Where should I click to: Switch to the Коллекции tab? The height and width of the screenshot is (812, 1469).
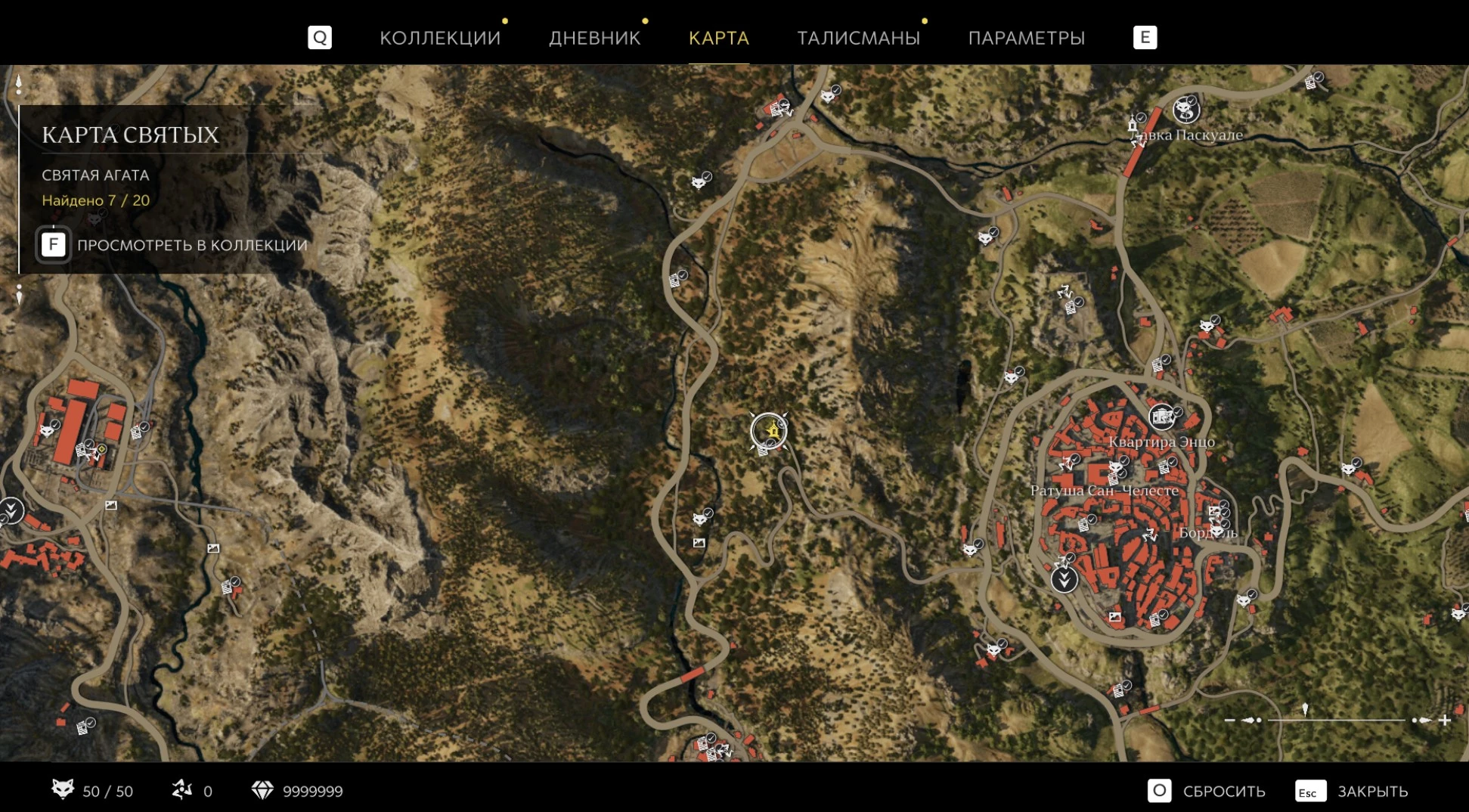[x=439, y=38]
